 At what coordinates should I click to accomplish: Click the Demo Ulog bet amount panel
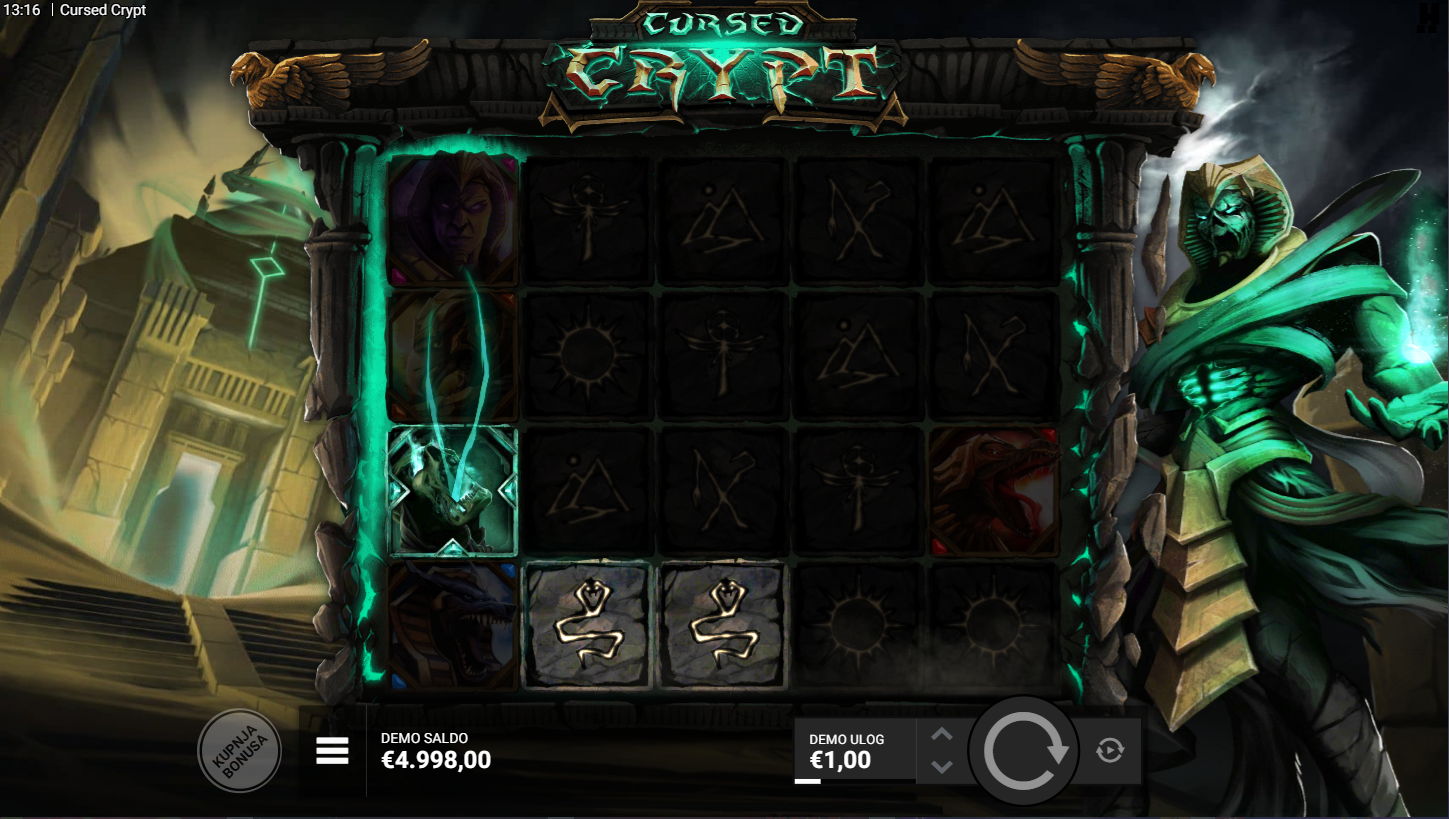(853, 751)
